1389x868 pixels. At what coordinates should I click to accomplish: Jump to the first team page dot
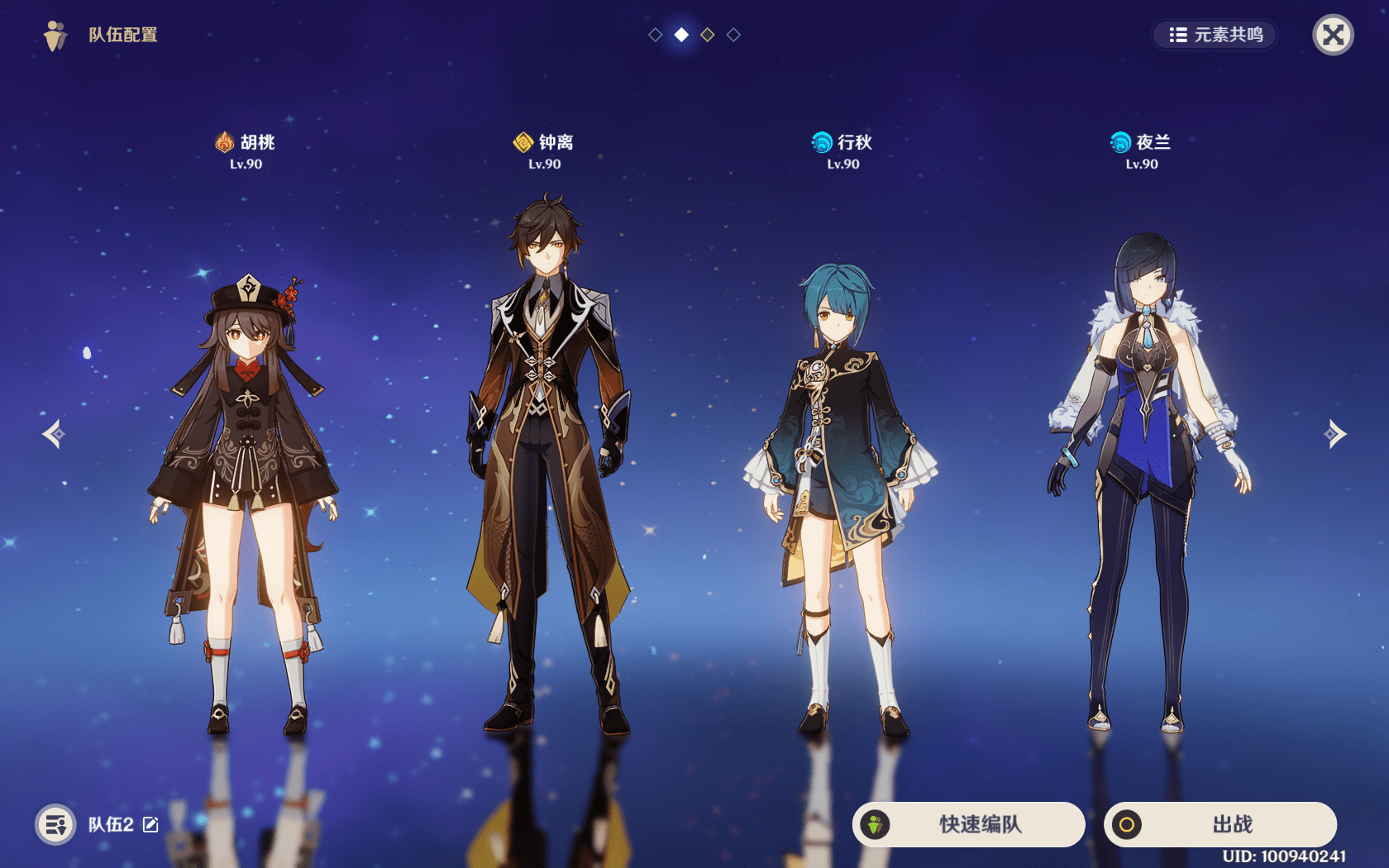[655, 35]
